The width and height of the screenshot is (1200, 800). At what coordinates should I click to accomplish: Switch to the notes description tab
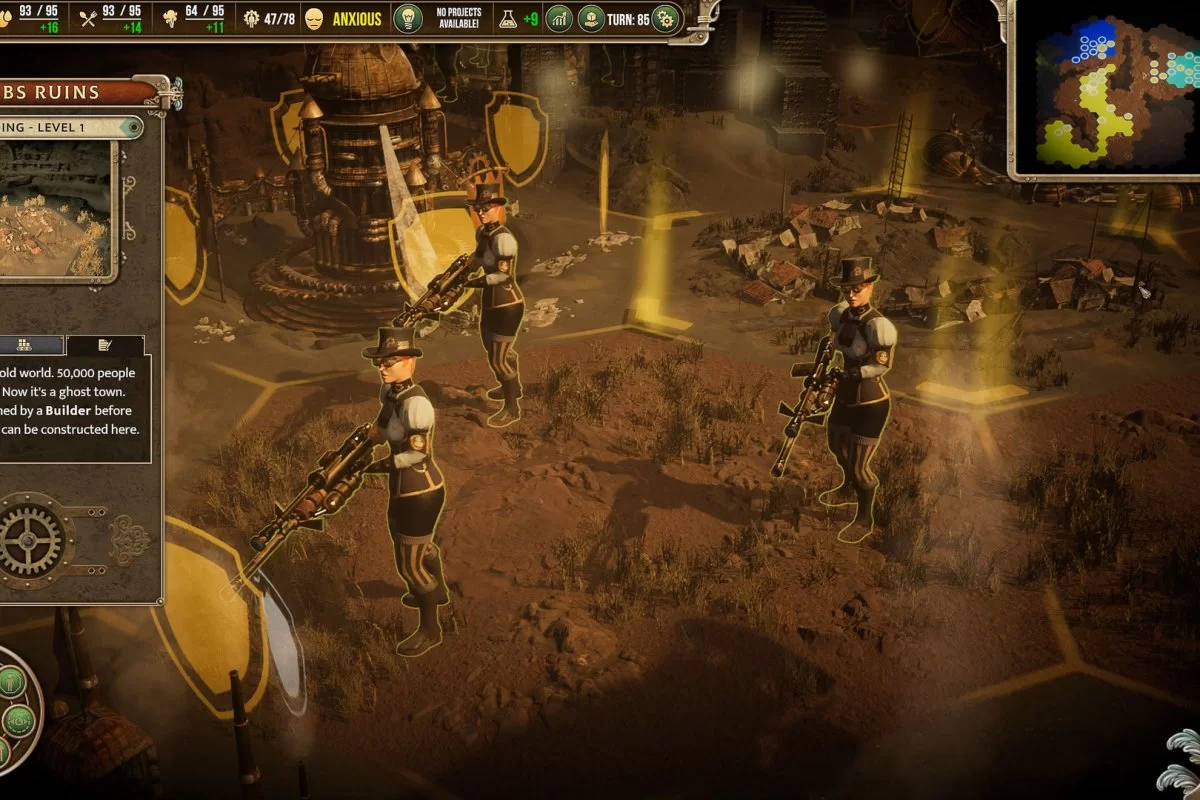tap(105, 345)
